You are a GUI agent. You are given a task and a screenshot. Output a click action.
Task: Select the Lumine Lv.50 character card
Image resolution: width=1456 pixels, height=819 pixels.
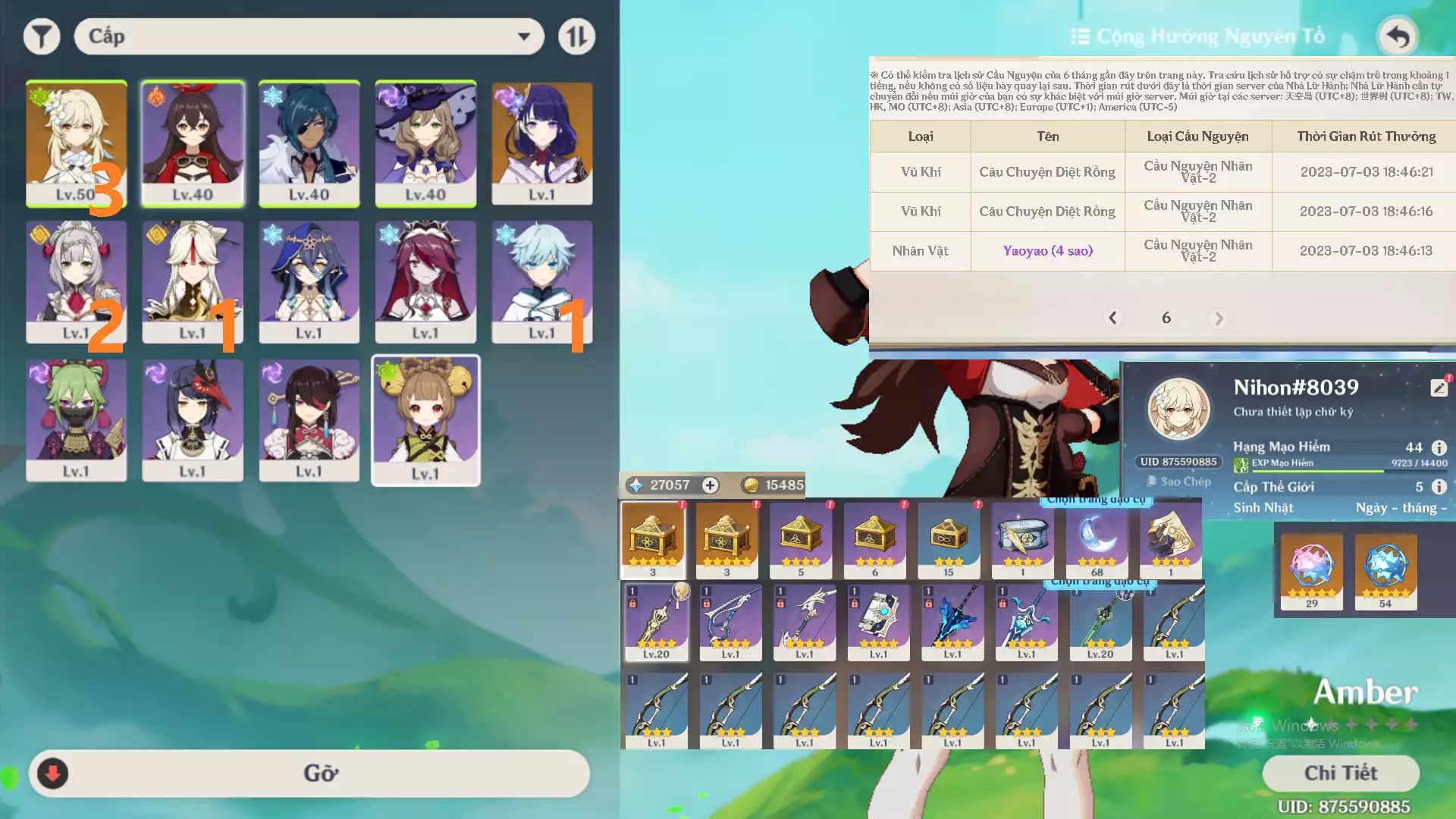coord(76,143)
